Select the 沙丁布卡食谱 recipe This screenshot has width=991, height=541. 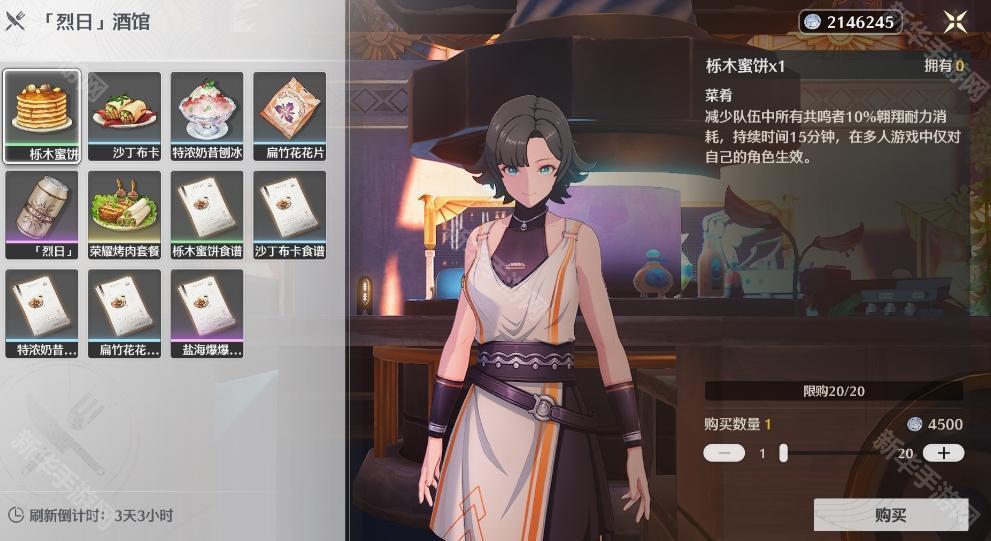pyautogui.click(x=289, y=214)
